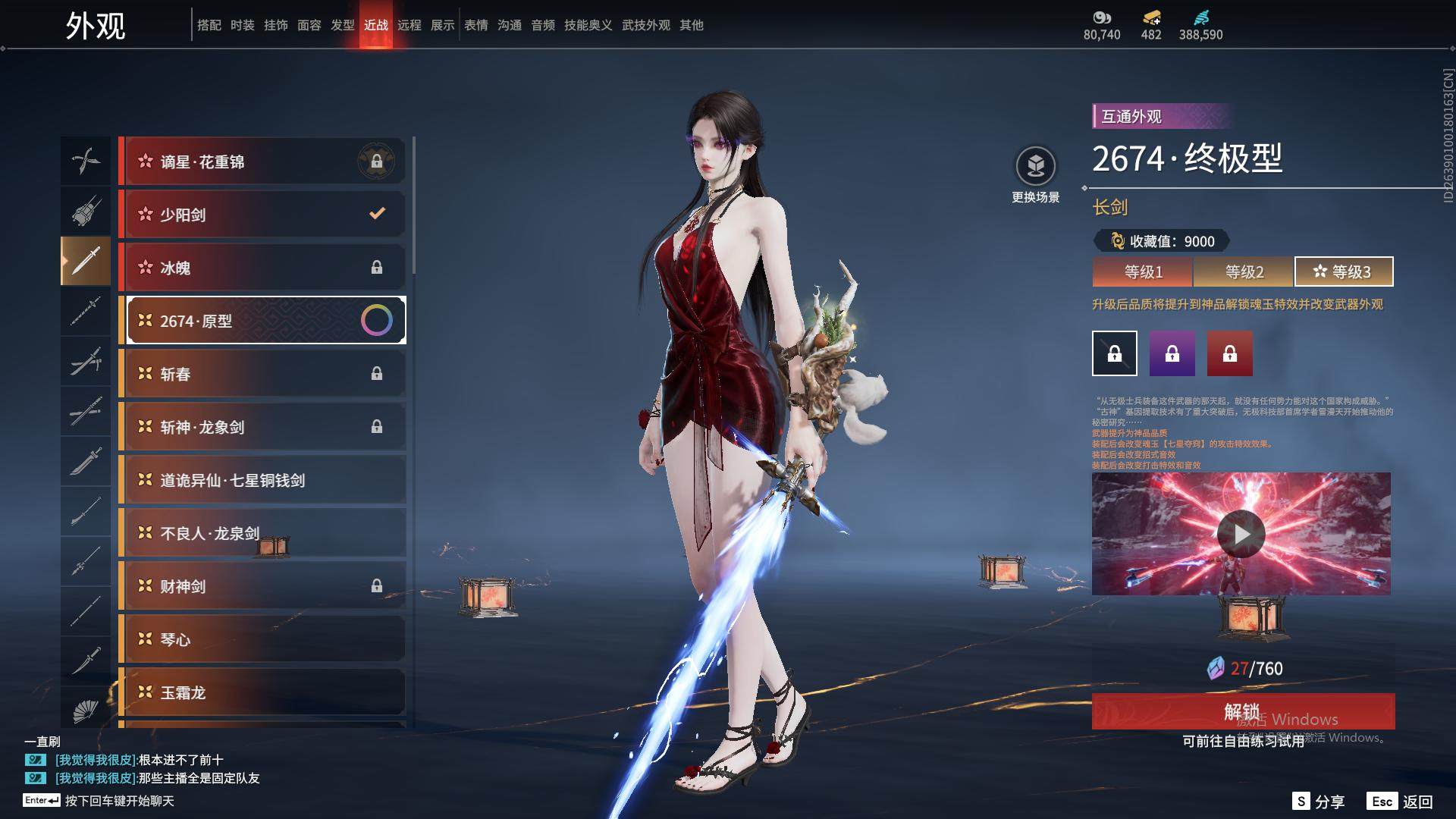Switch to the 时装 tab
Image resolution: width=1456 pixels, height=819 pixels.
click(x=243, y=25)
